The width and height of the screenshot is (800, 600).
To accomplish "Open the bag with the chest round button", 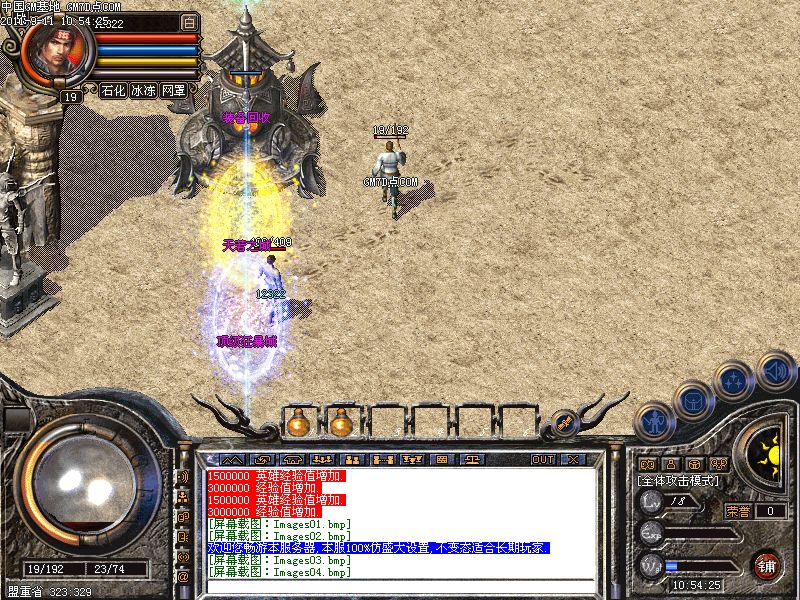I will pos(693,400).
